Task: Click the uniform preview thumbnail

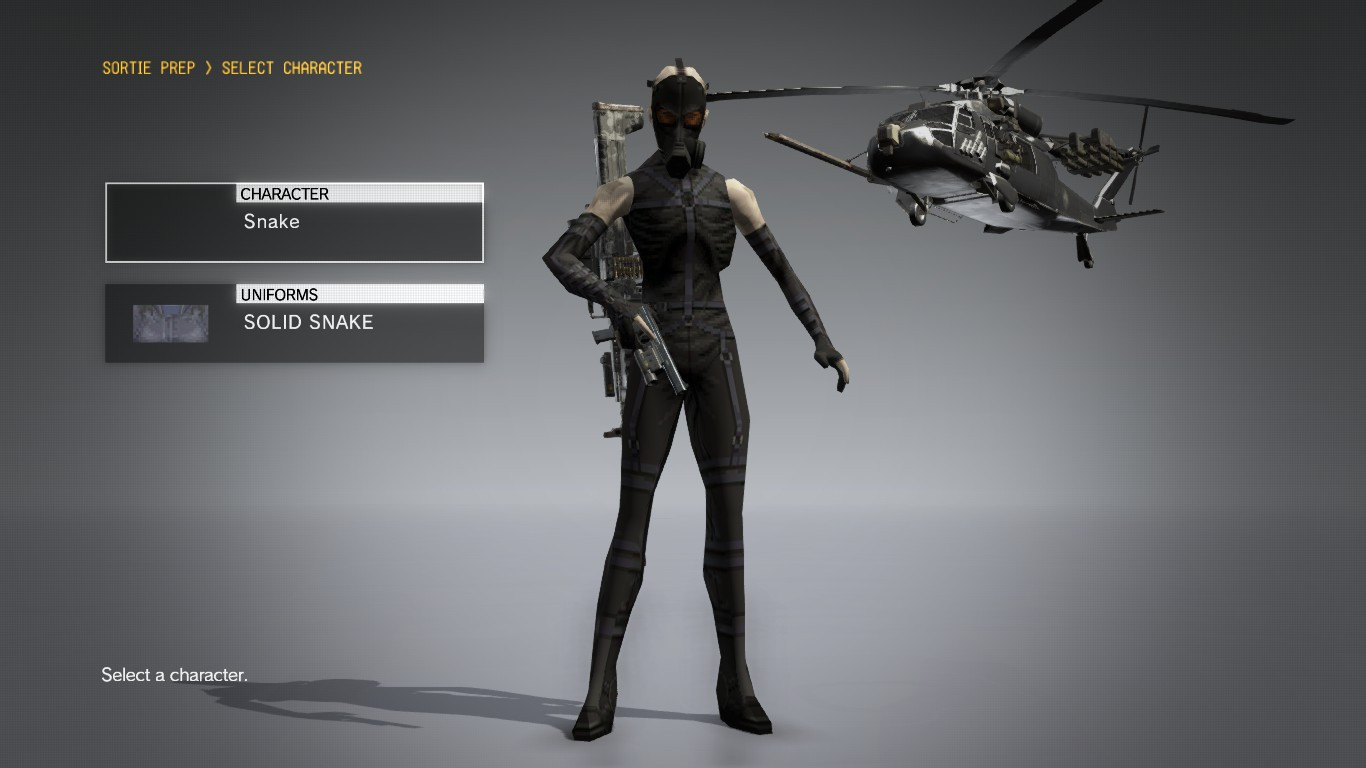Action: click(170, 322)
